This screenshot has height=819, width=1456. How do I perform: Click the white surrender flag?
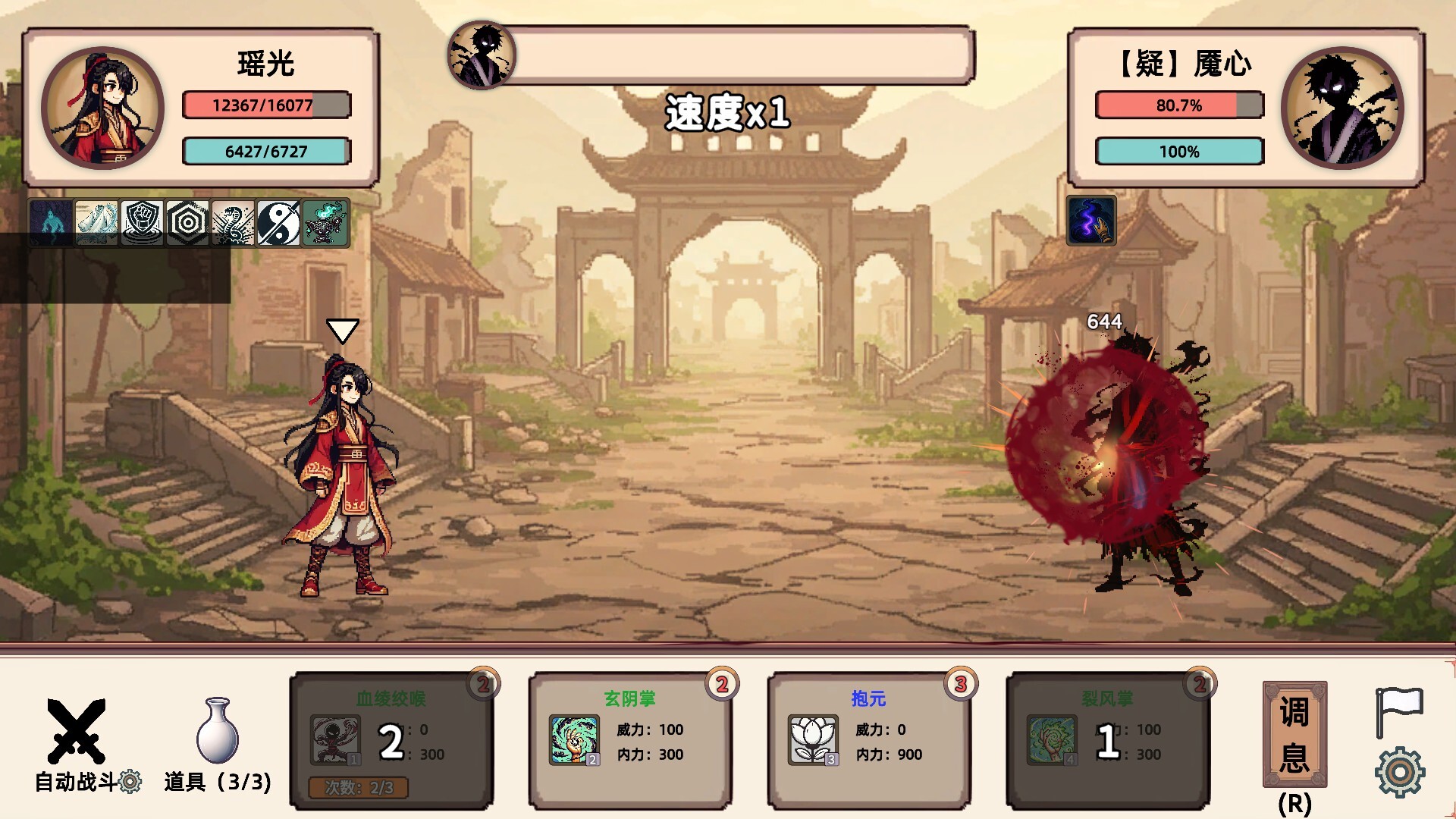point(1399,711)
